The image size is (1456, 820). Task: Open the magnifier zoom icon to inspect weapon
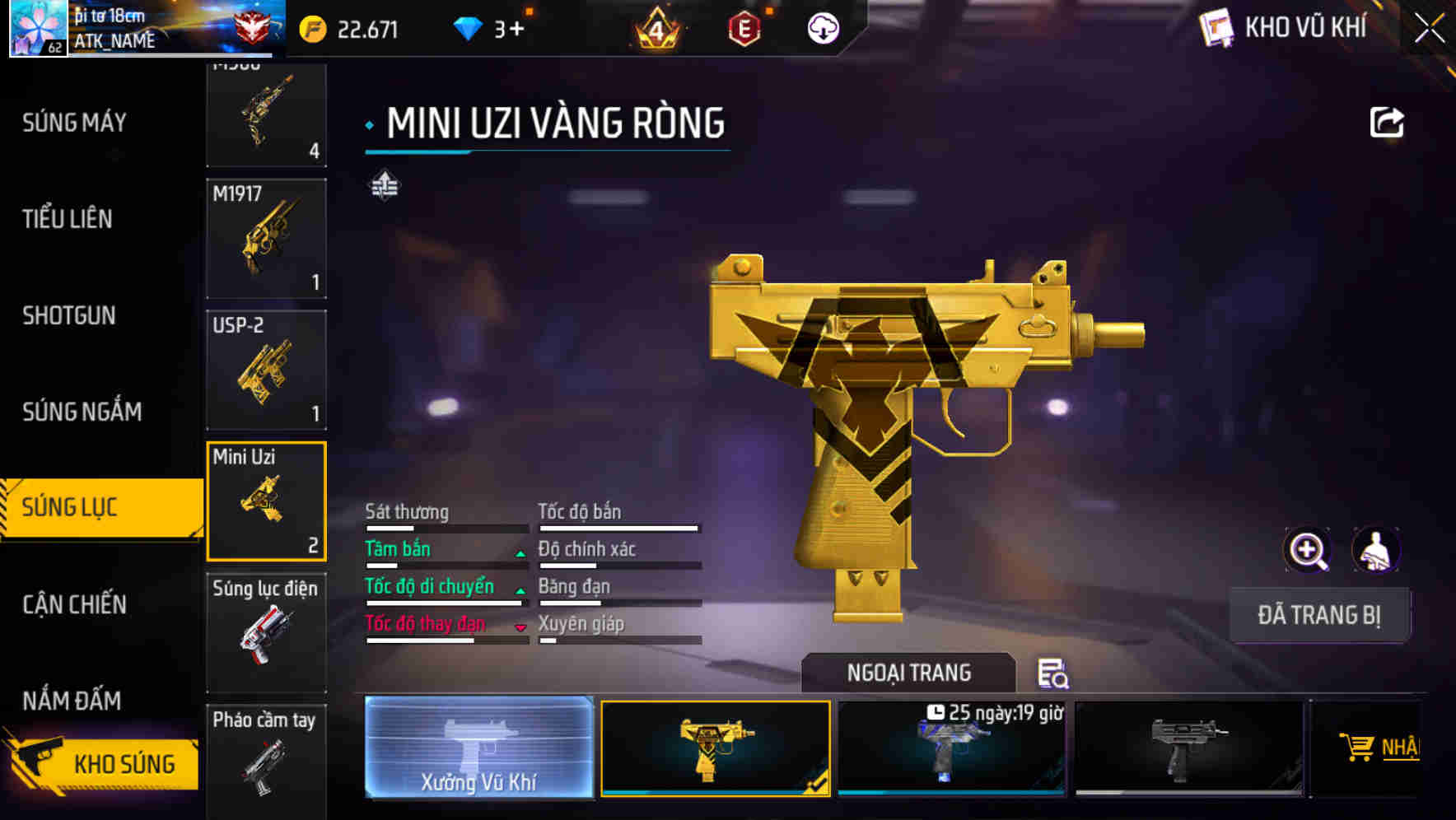[1305, 550]
